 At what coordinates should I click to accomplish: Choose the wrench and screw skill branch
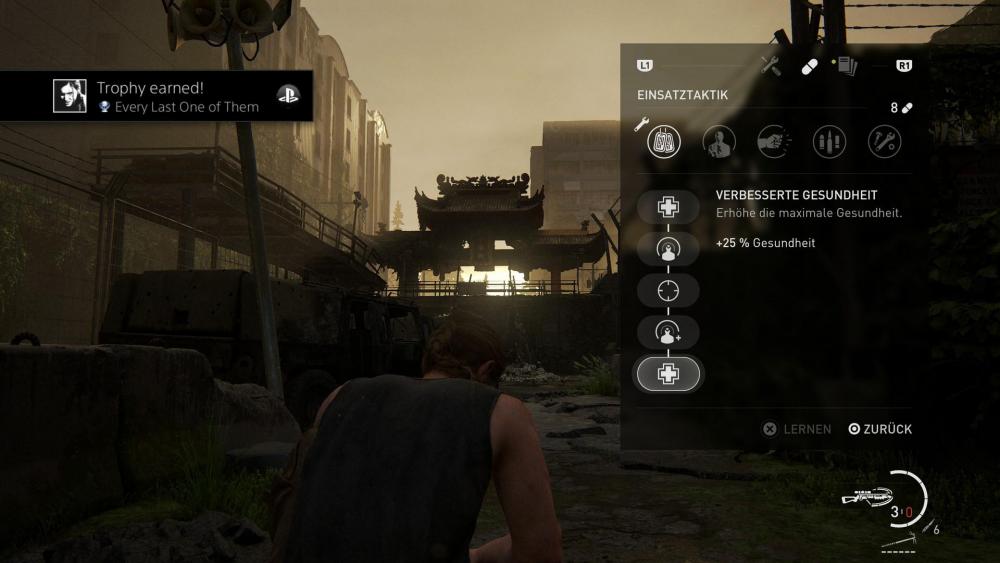point(884,142)
